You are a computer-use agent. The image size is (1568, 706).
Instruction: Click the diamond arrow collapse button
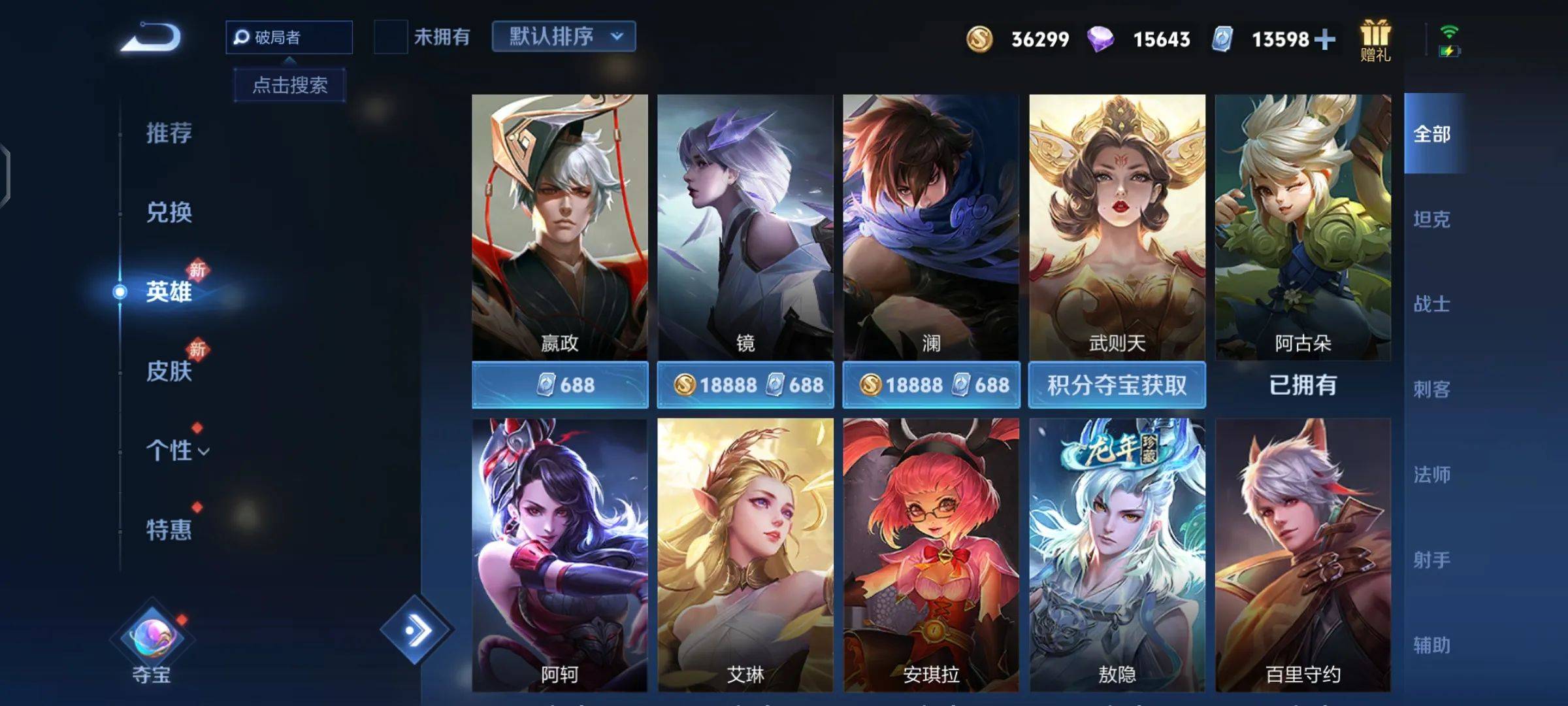(x=416, y=630)
